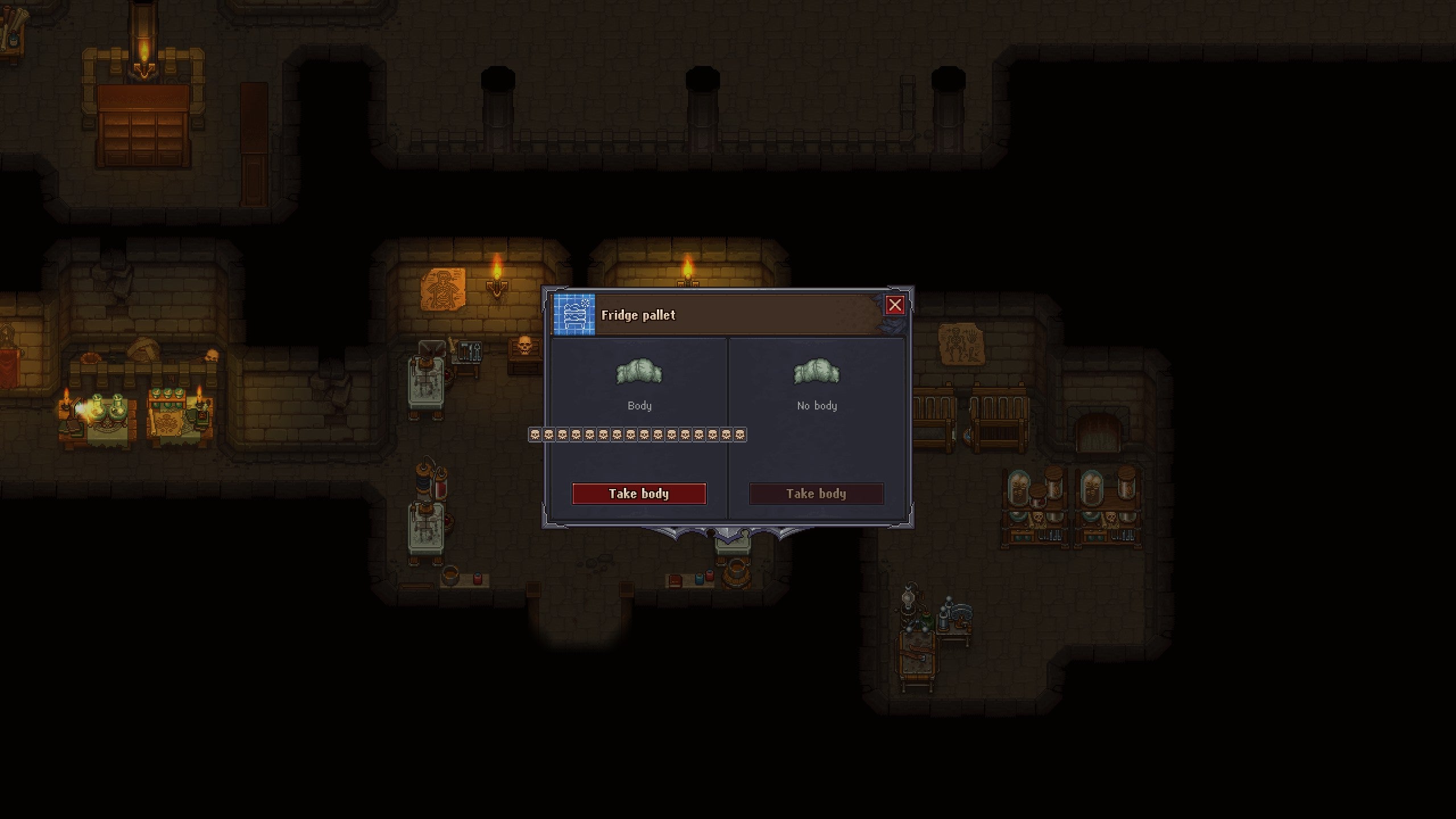Click the grayed-out Take body button
Image resolution: width=1456 pixels, height=819 pixels.
click(816, 494)
